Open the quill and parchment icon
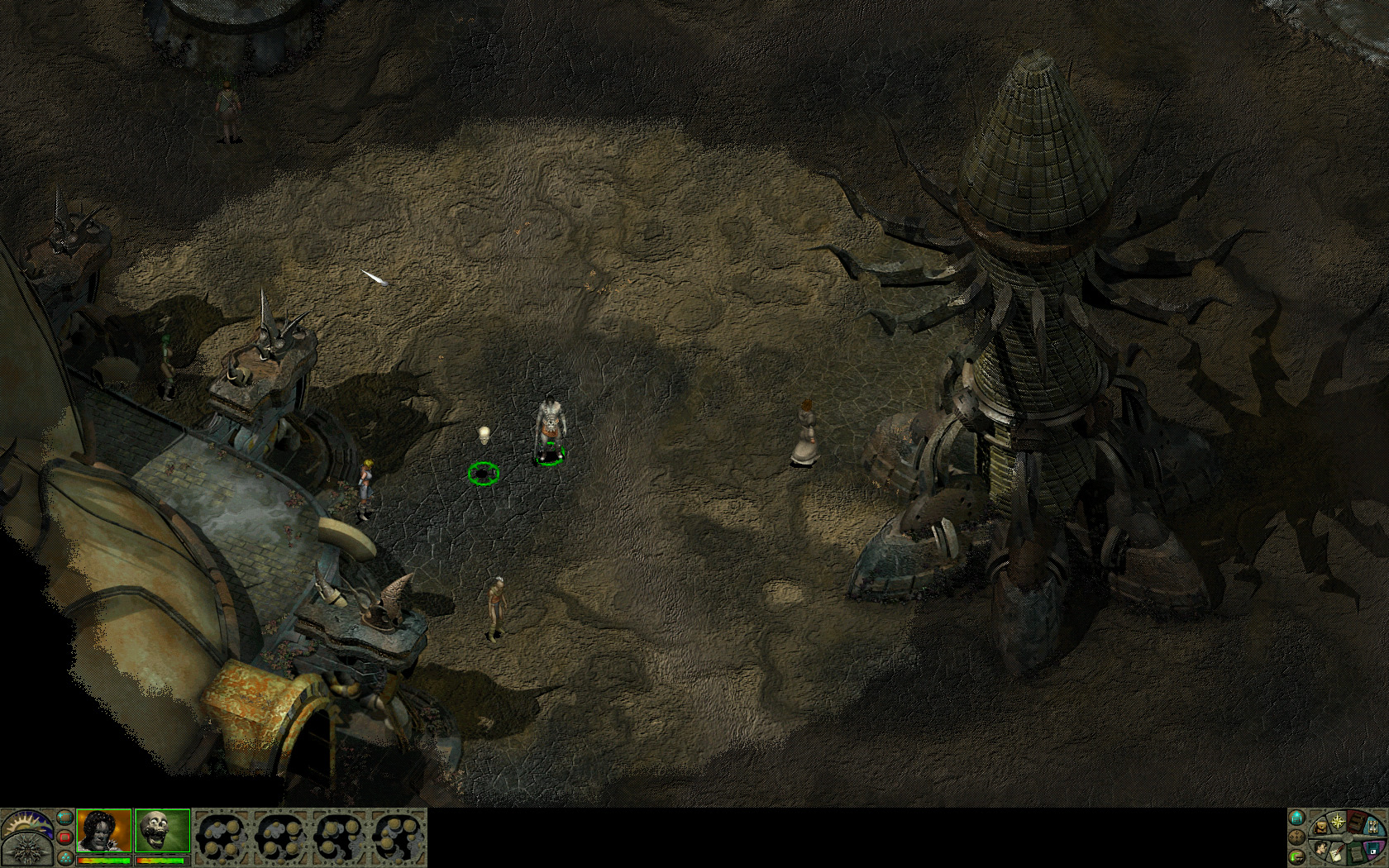 1337,853
